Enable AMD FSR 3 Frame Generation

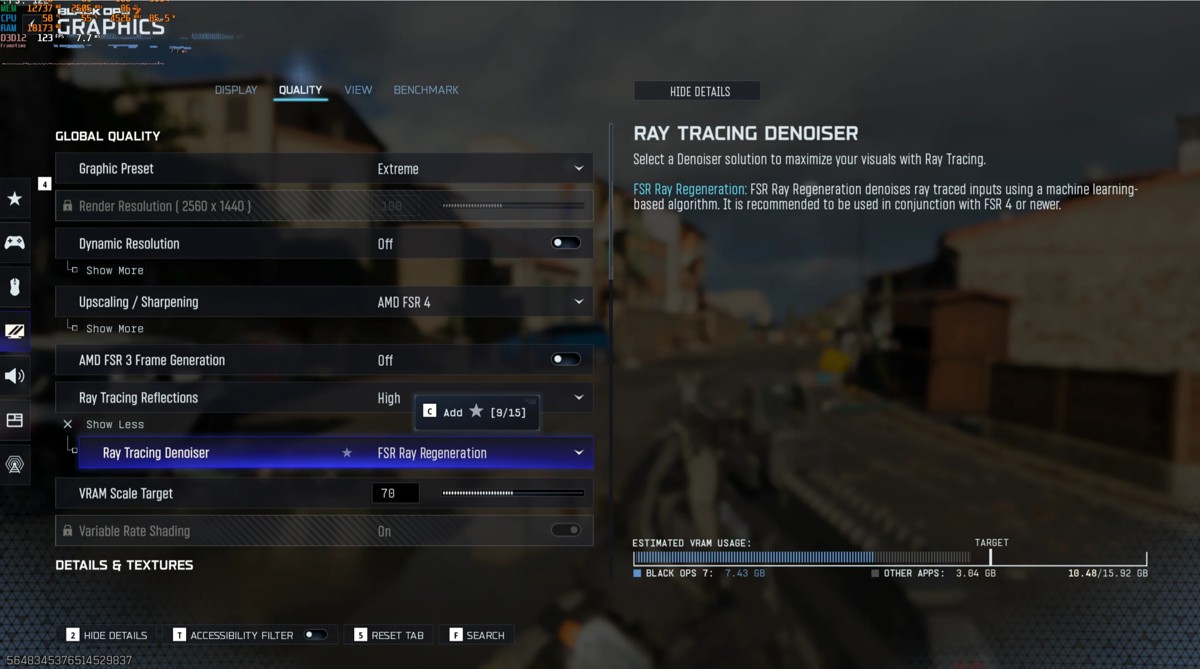point(566,360)
